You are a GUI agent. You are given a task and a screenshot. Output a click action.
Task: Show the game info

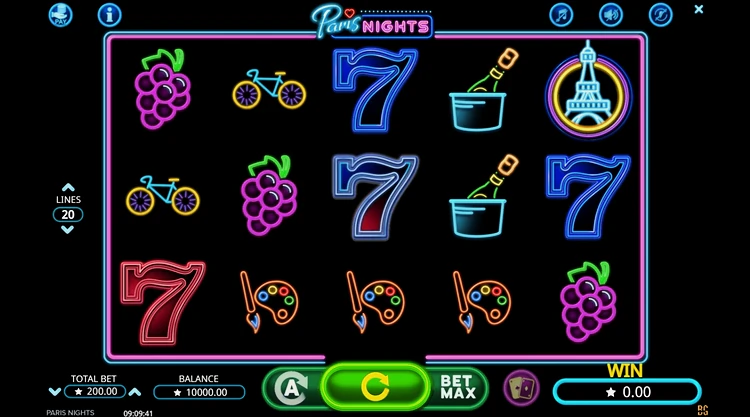pos(109,14)
